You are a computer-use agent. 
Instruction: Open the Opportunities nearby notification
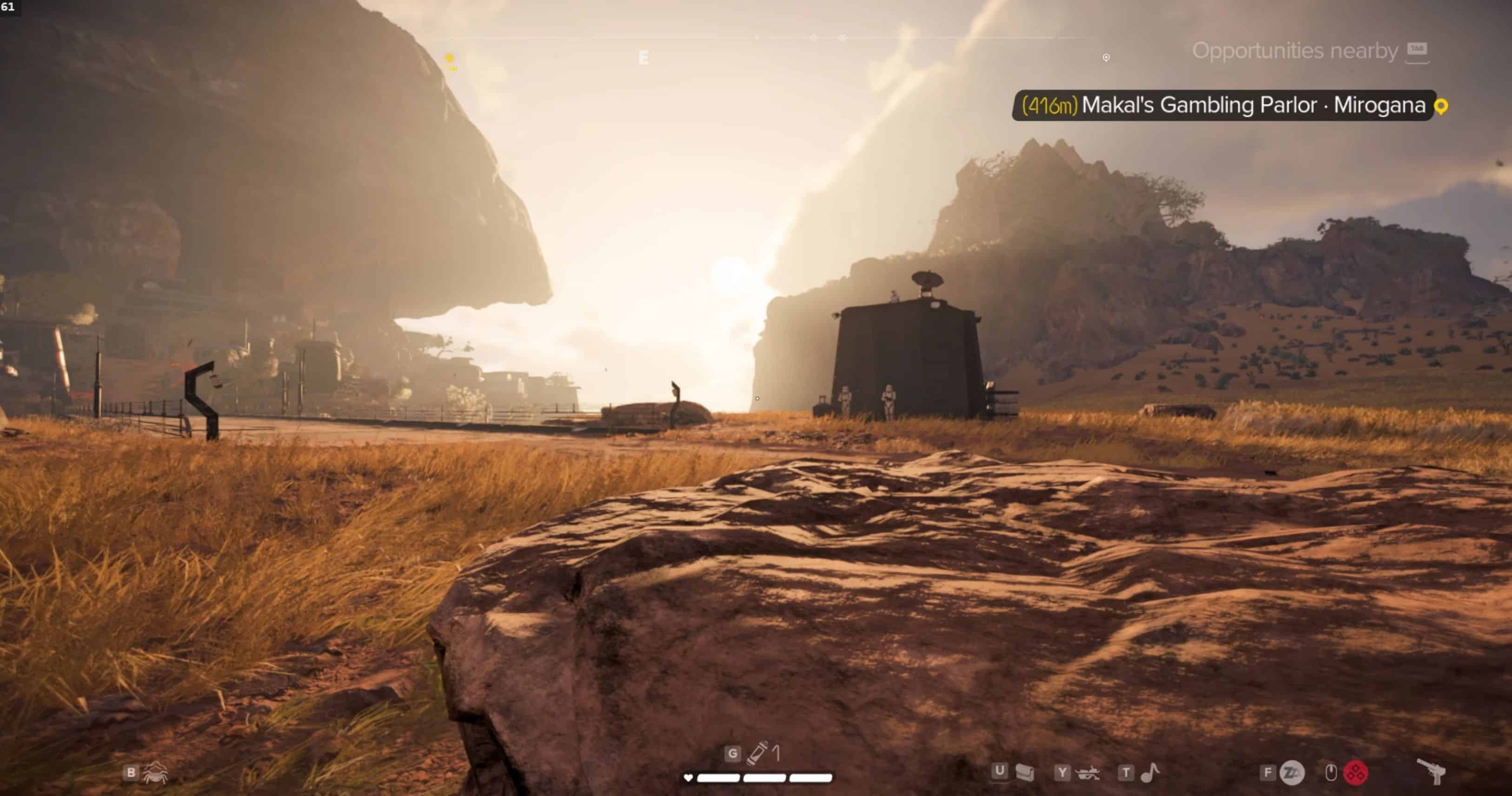click(x=1295, y=51)
